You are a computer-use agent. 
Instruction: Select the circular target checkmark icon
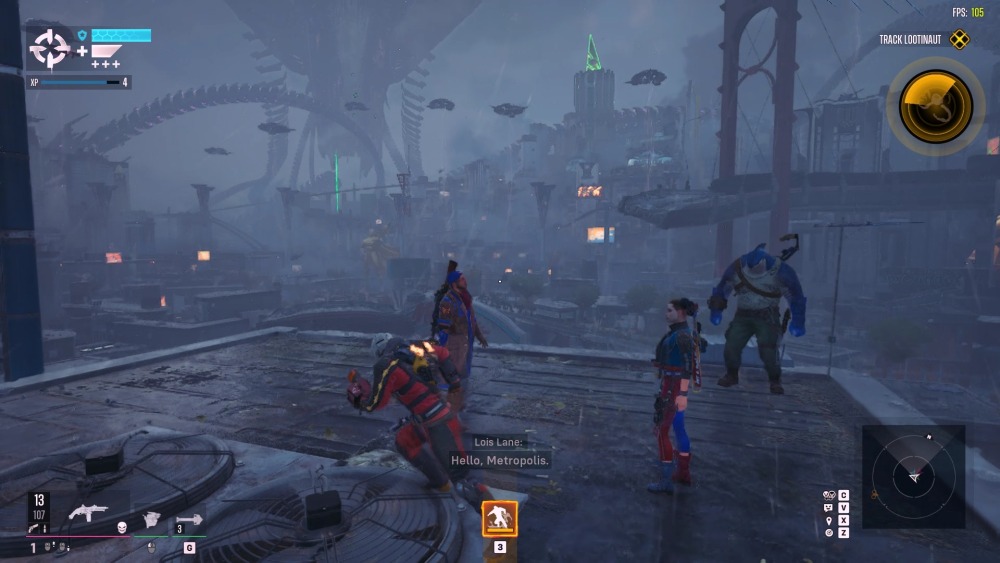(x=828, y=533)
